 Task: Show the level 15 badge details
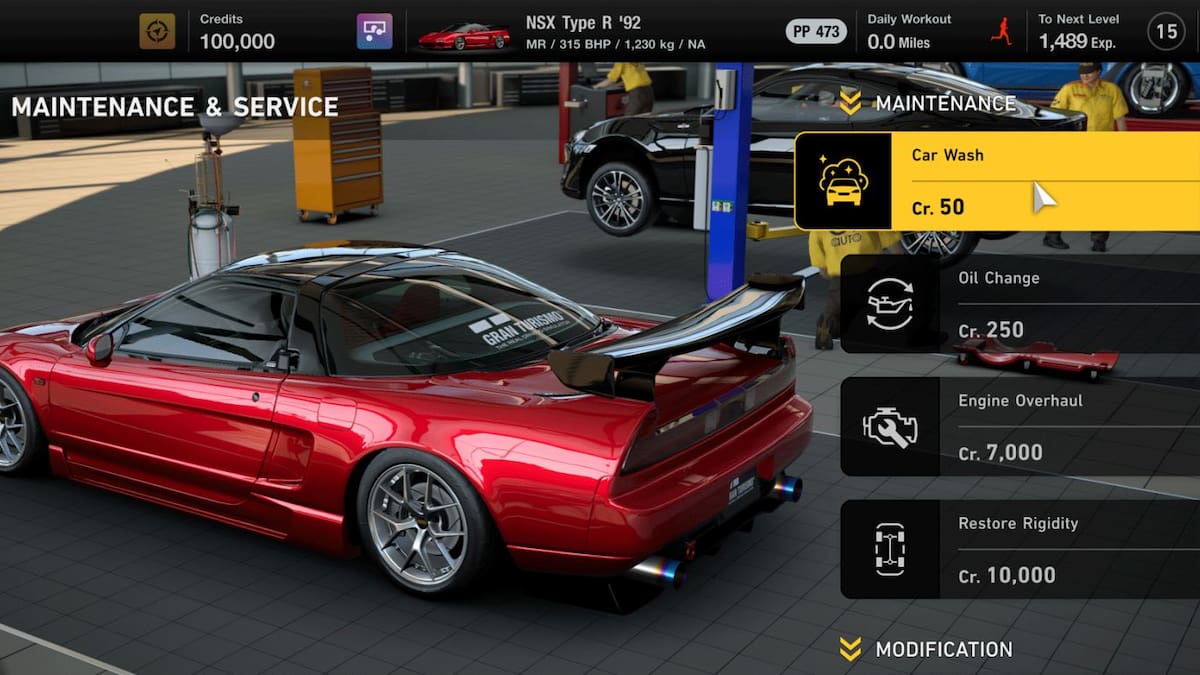1166,31
